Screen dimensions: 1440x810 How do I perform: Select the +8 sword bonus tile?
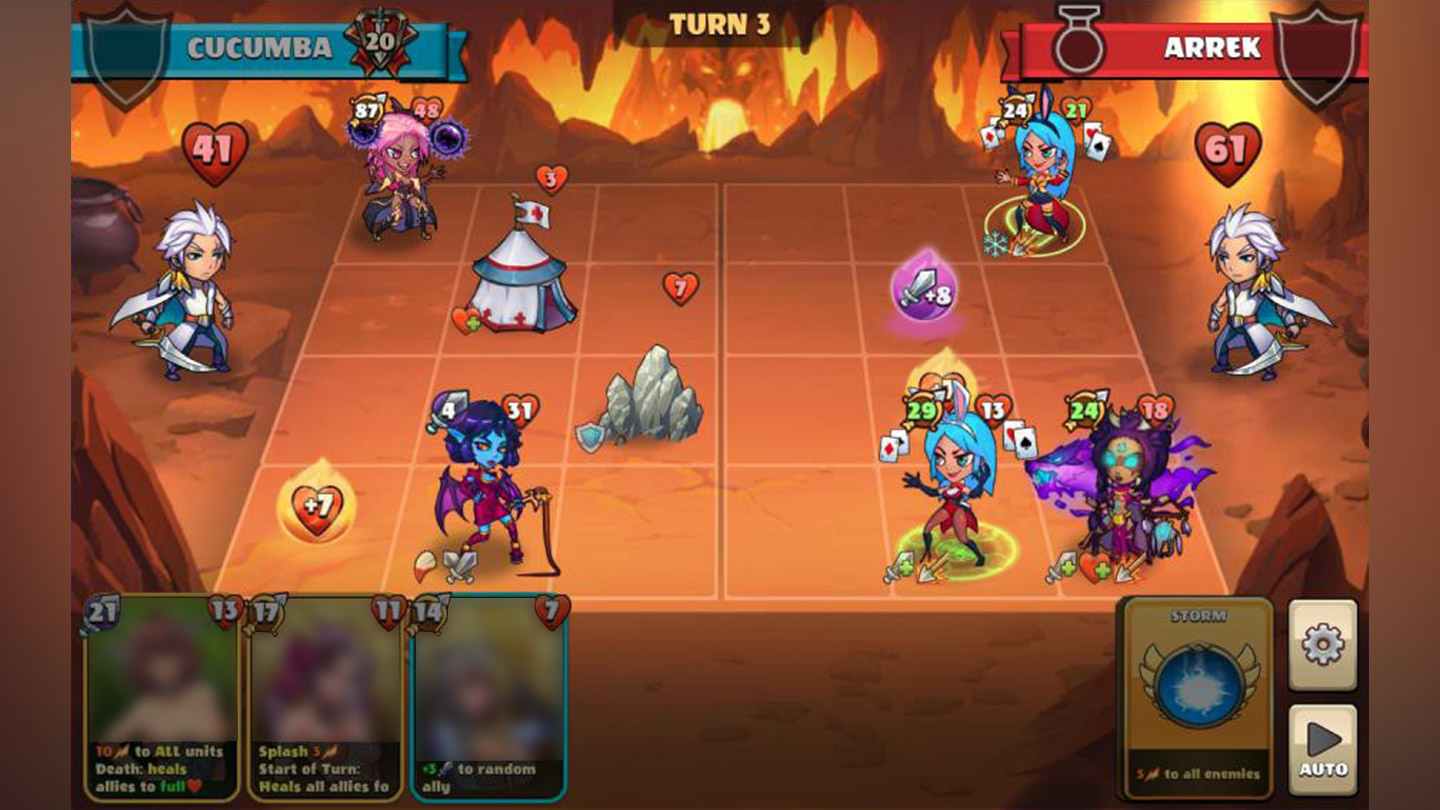tap(924, 291)
